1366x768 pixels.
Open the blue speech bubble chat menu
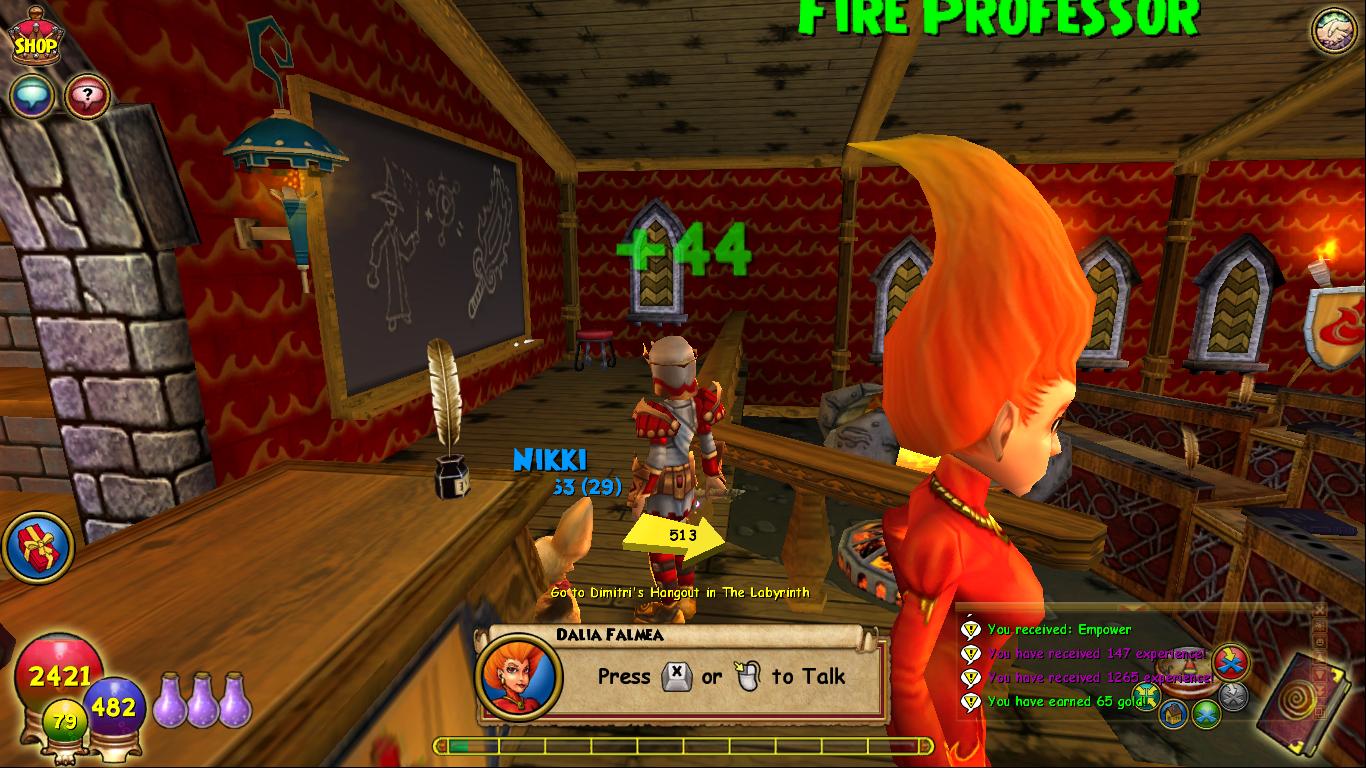pyautogui.click(x=31, y=97)
